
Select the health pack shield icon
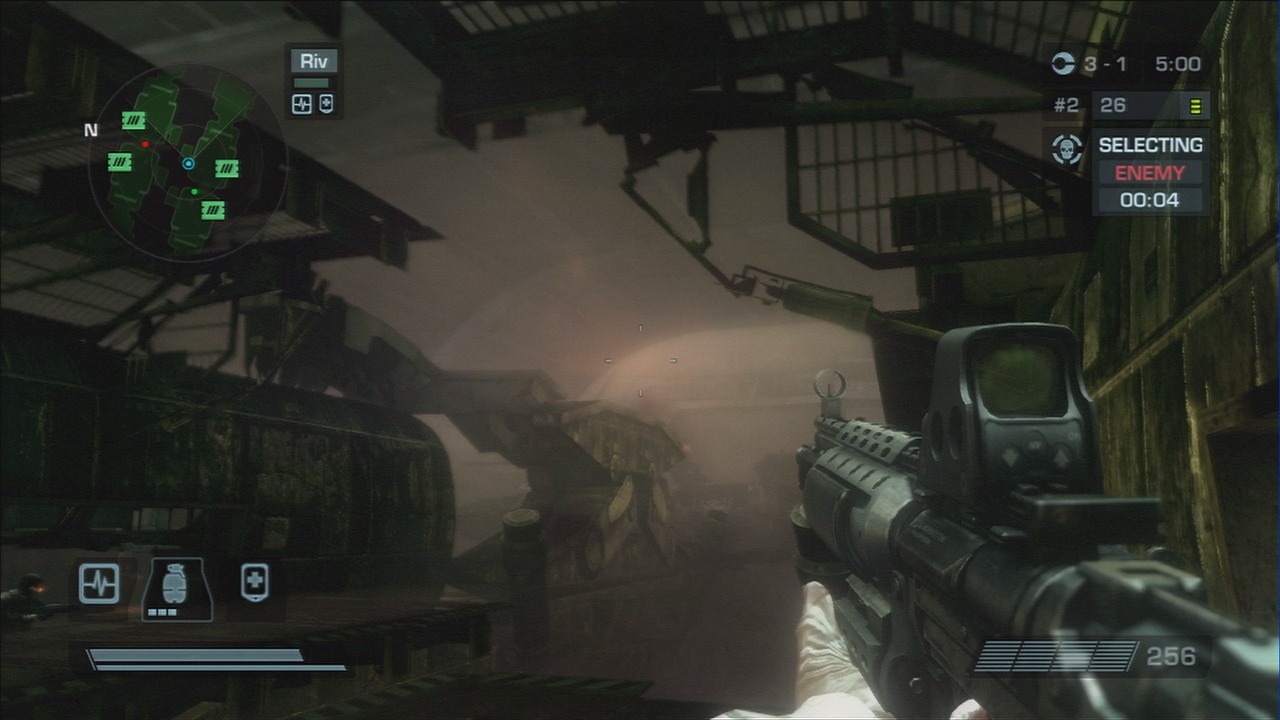pos(253,580)
